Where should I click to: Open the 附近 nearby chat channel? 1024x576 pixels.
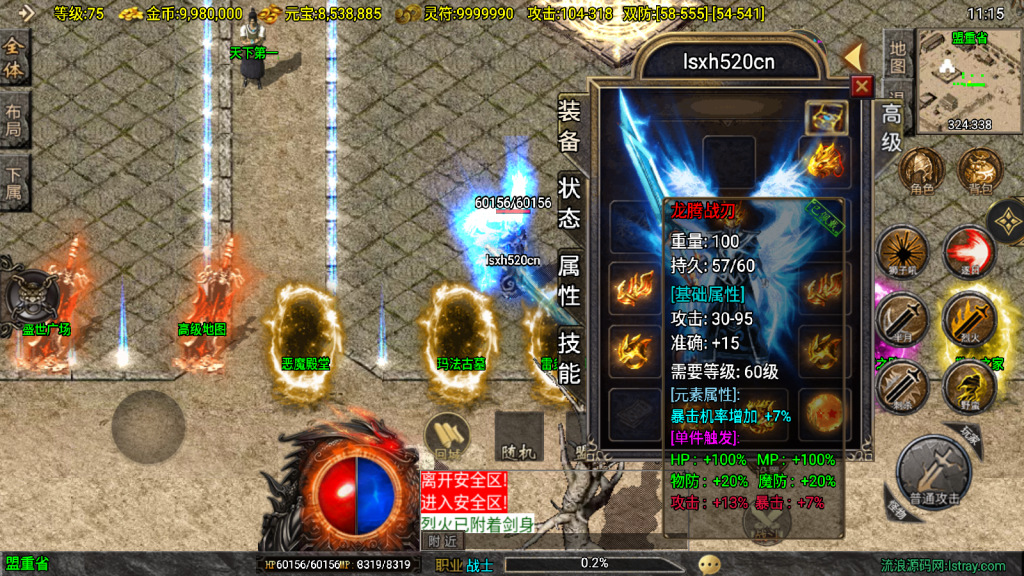441,540
